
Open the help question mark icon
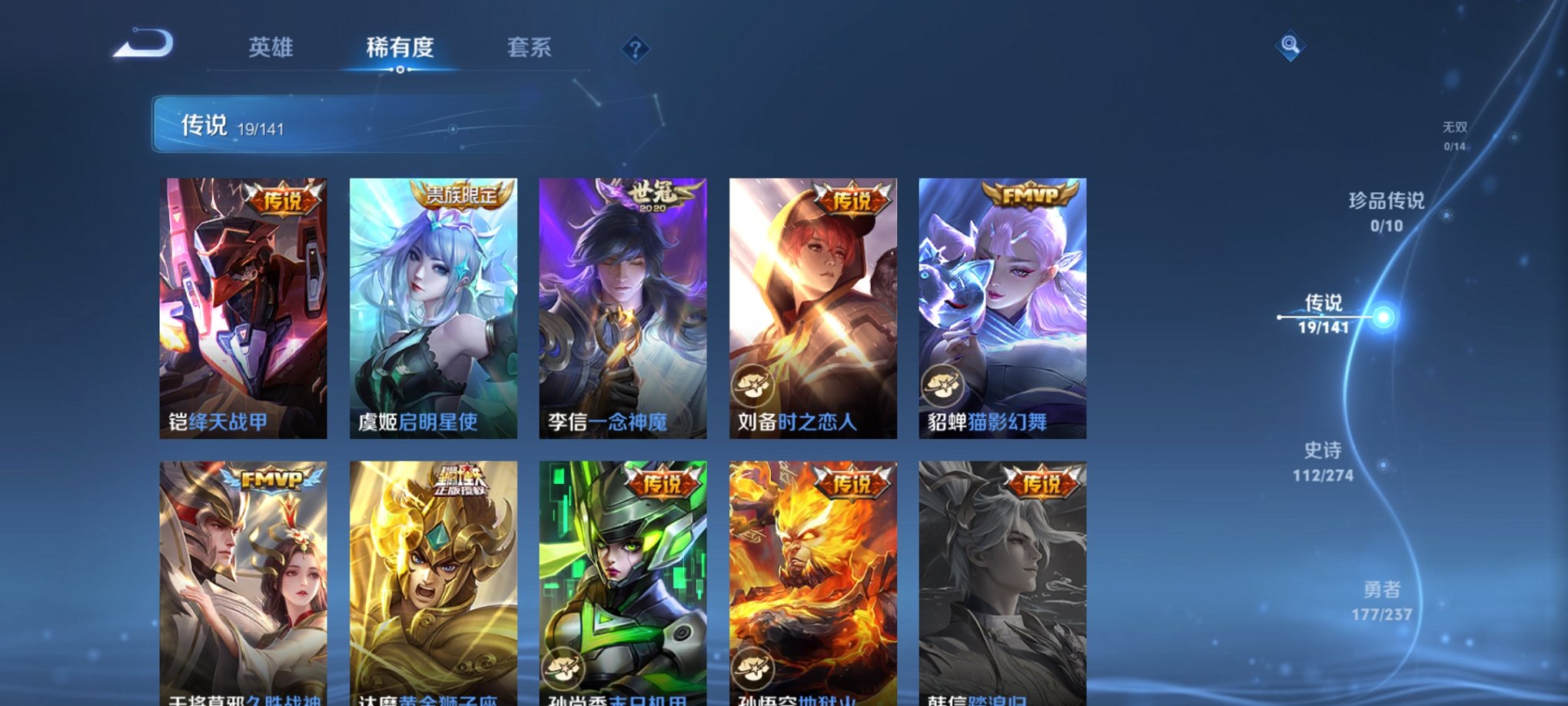[x=635, y=50]
